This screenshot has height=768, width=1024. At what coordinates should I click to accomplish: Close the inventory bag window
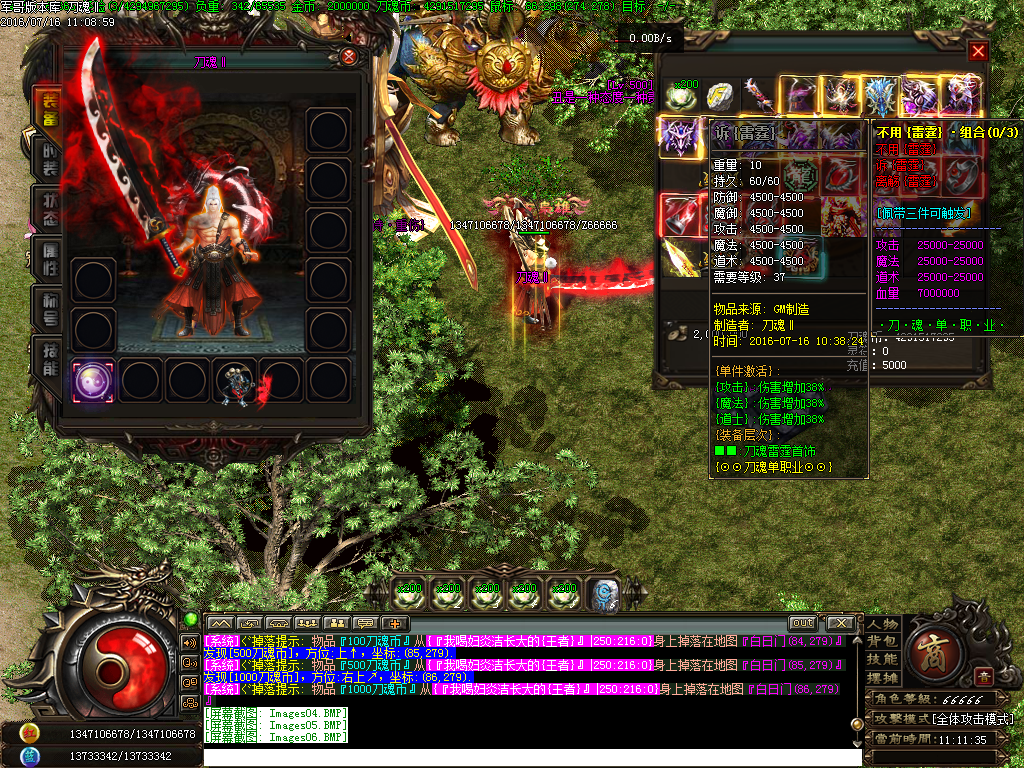978,51
